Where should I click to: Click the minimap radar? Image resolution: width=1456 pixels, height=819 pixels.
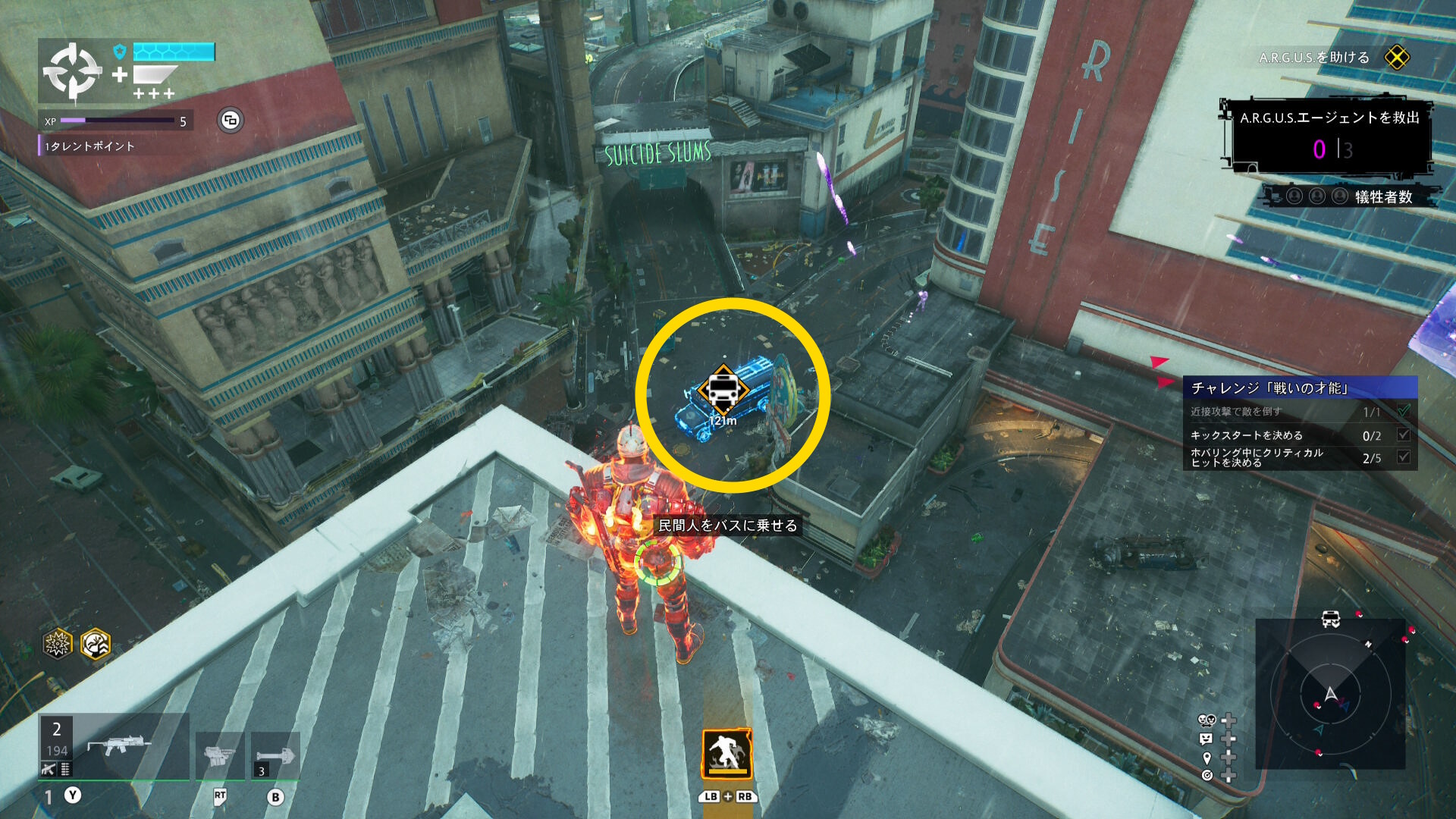[1330, 694]
